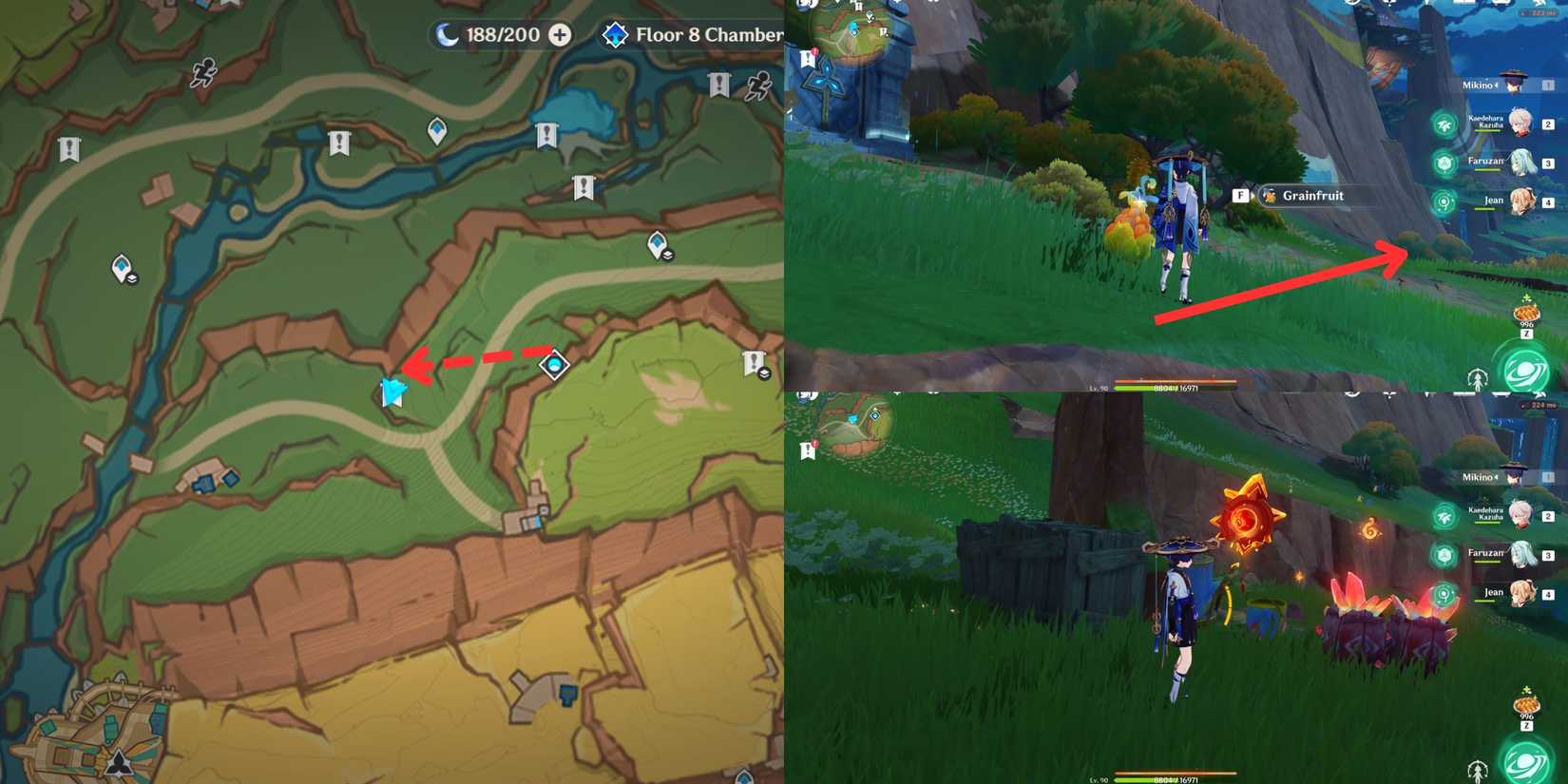Viewport: 1568px width, 784px height.
Task: Click the exploration runner icon at map top-left
Action: coord(200,73)
